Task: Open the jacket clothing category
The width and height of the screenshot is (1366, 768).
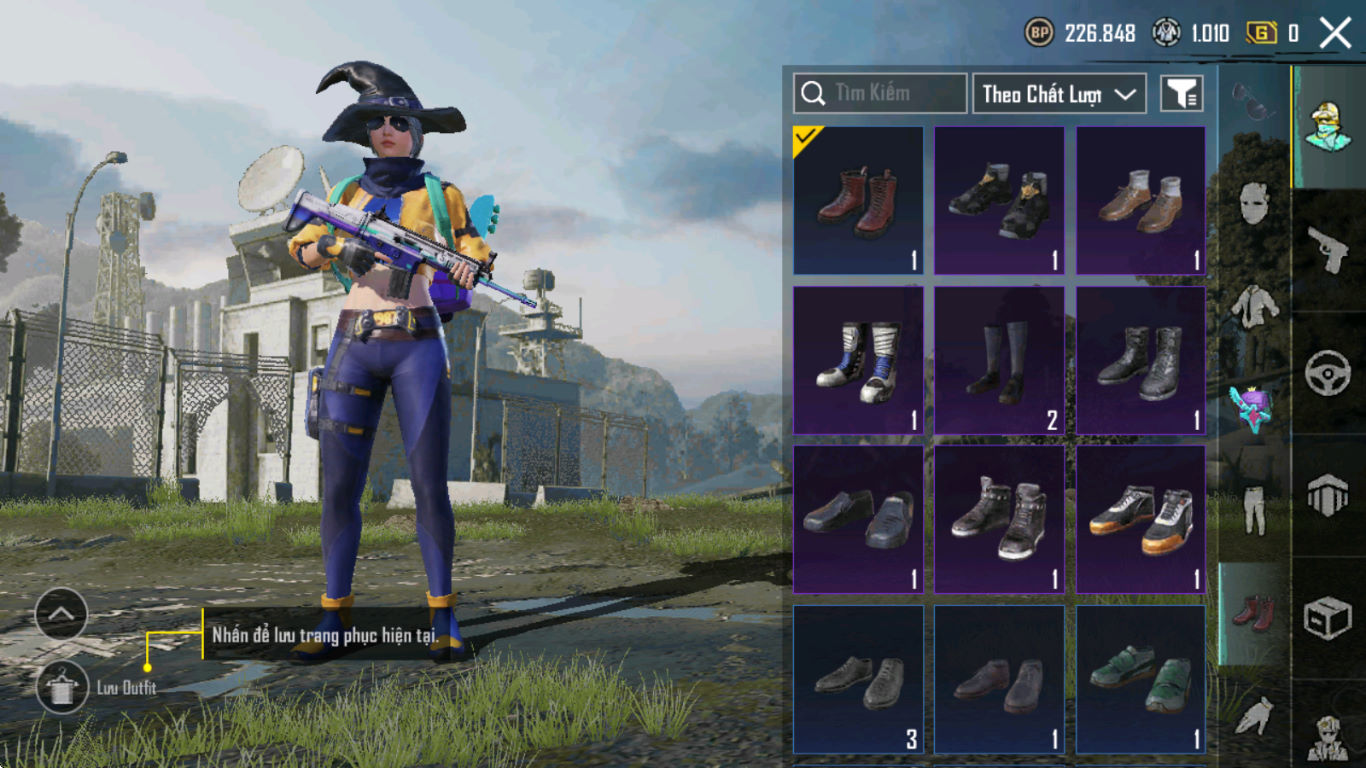Action: point(1254,306)
